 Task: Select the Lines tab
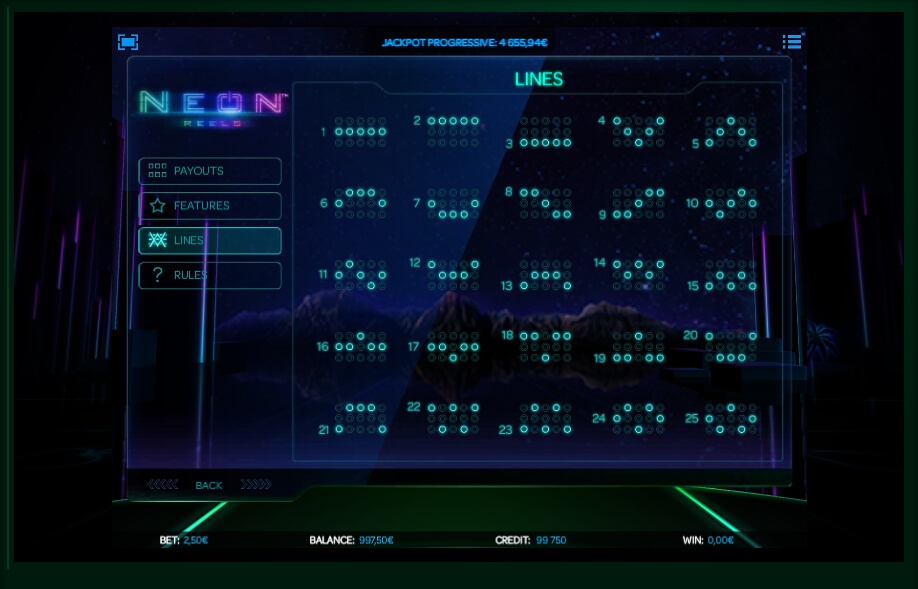pos(210,241)
